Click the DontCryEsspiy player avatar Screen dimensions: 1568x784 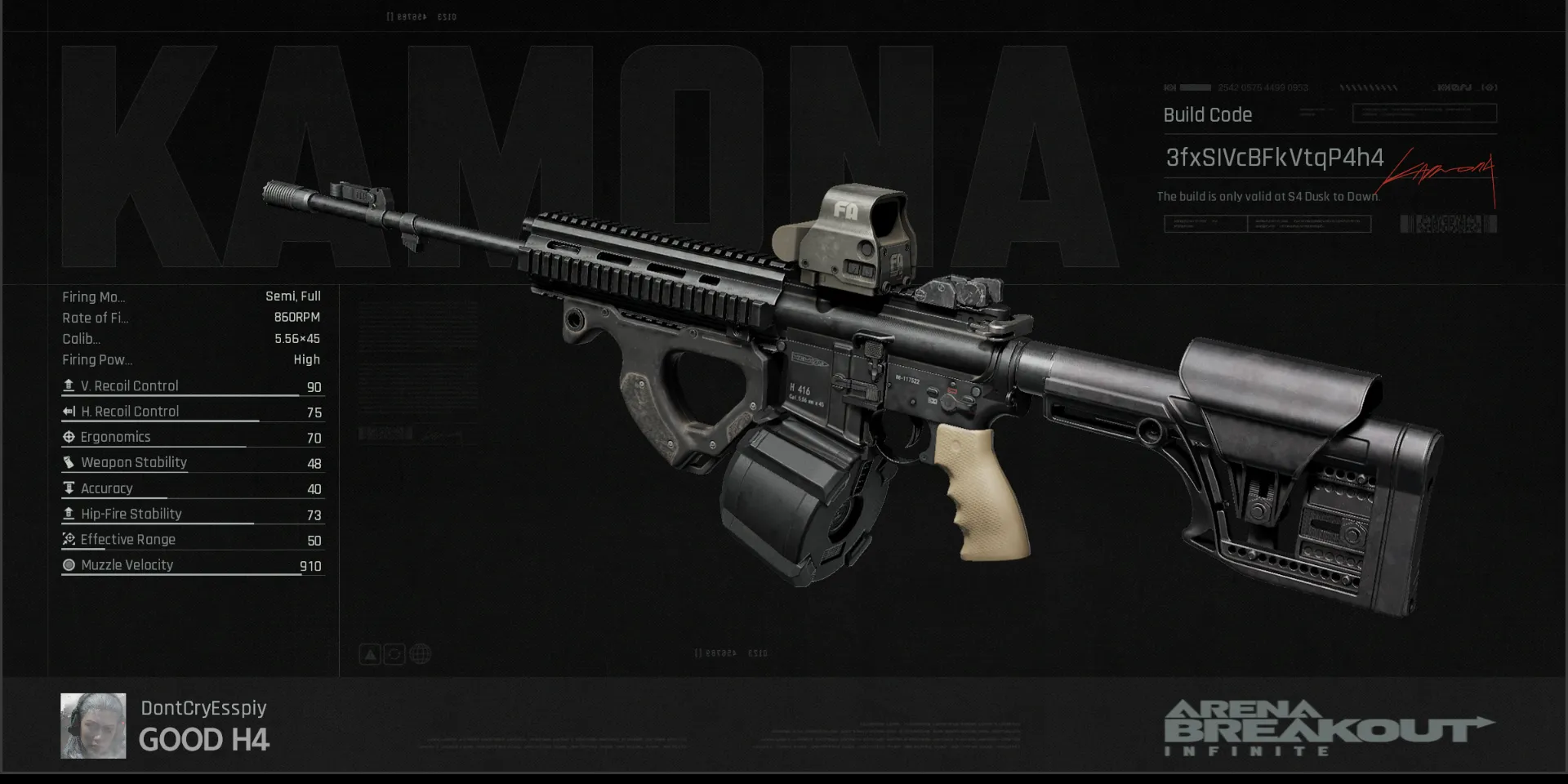pyautogui.click(x=93, y=725)
